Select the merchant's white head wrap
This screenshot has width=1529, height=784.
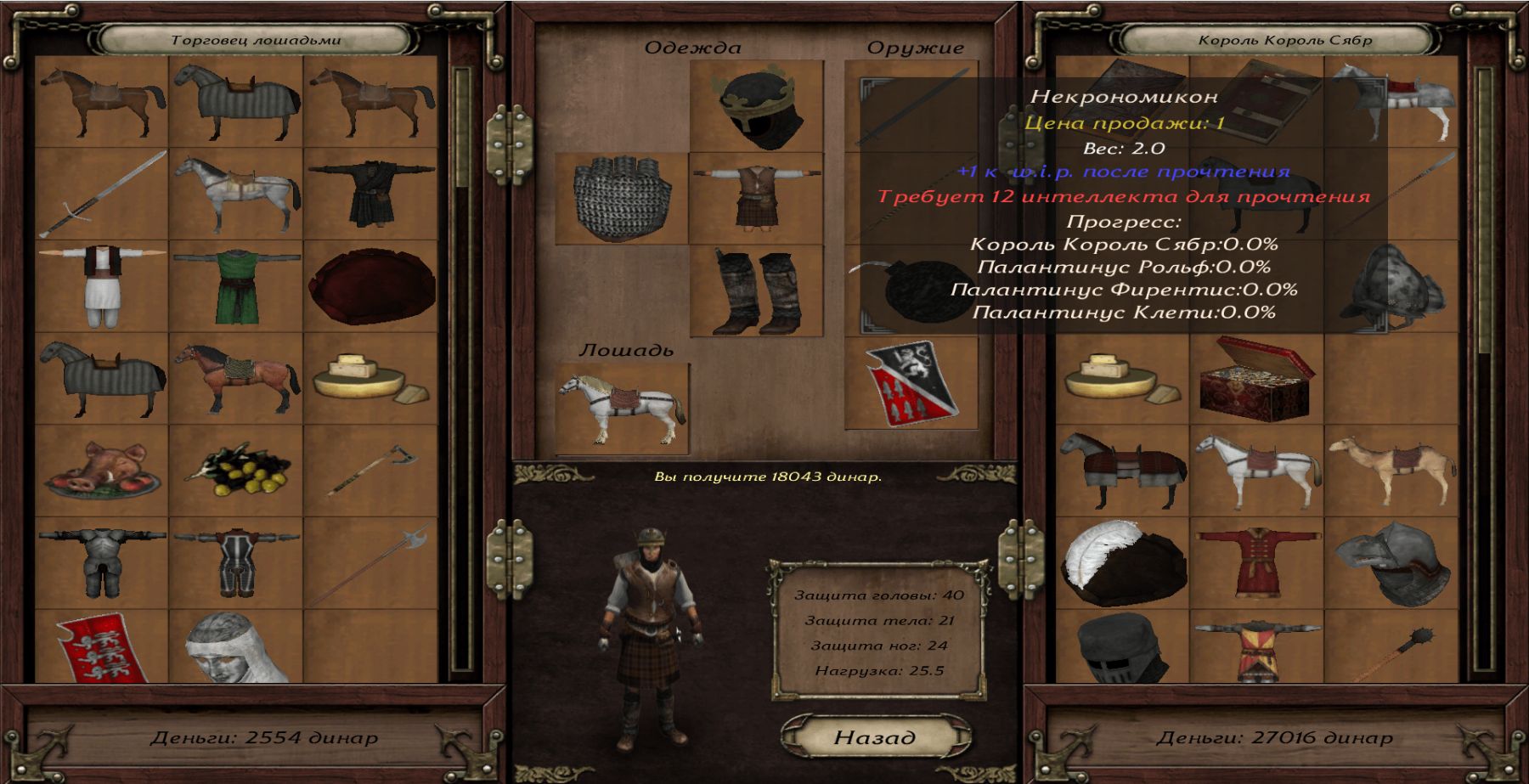point(236,647)
